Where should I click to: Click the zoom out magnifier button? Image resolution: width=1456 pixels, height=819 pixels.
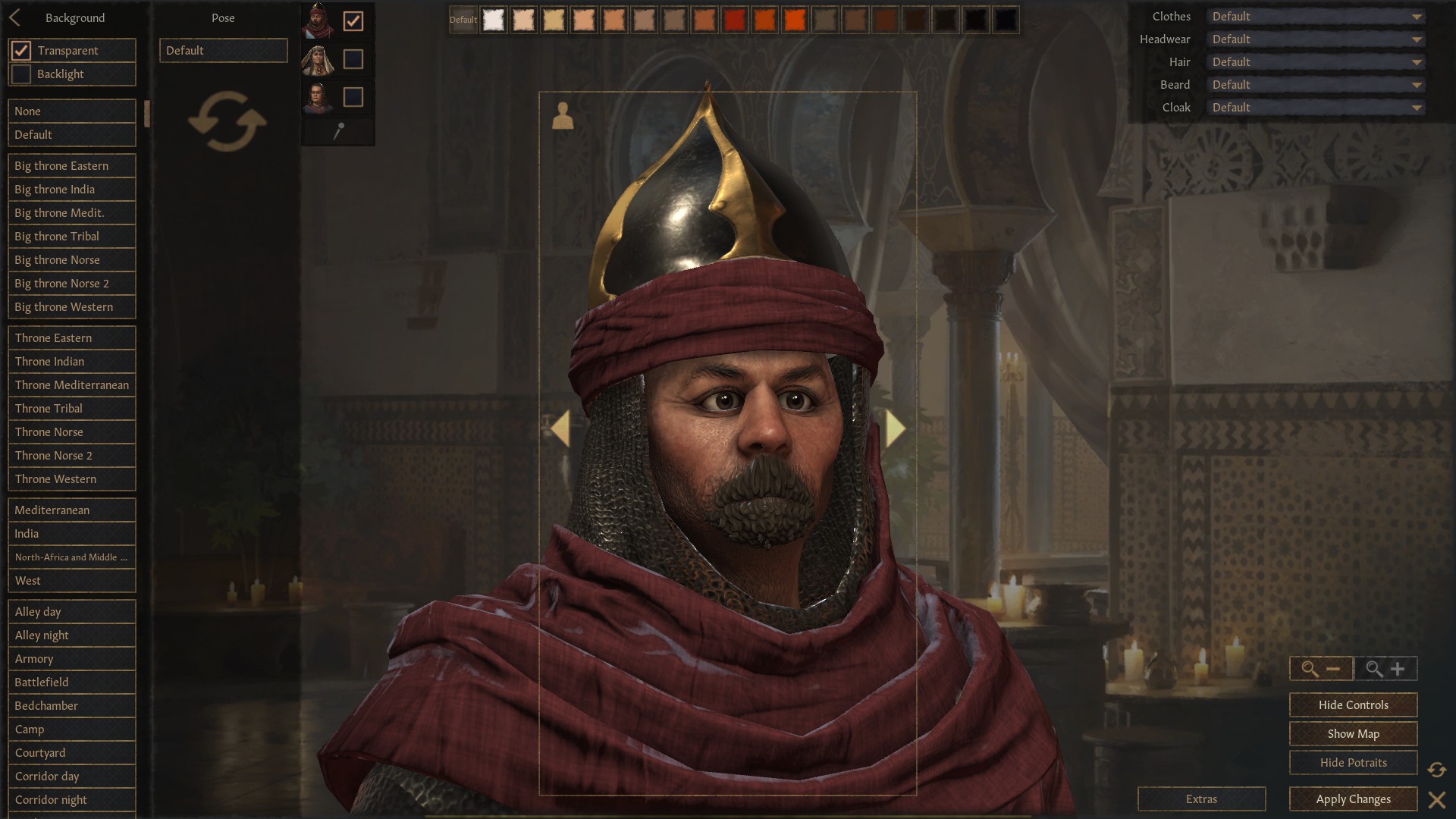[x=1321, y=669]
